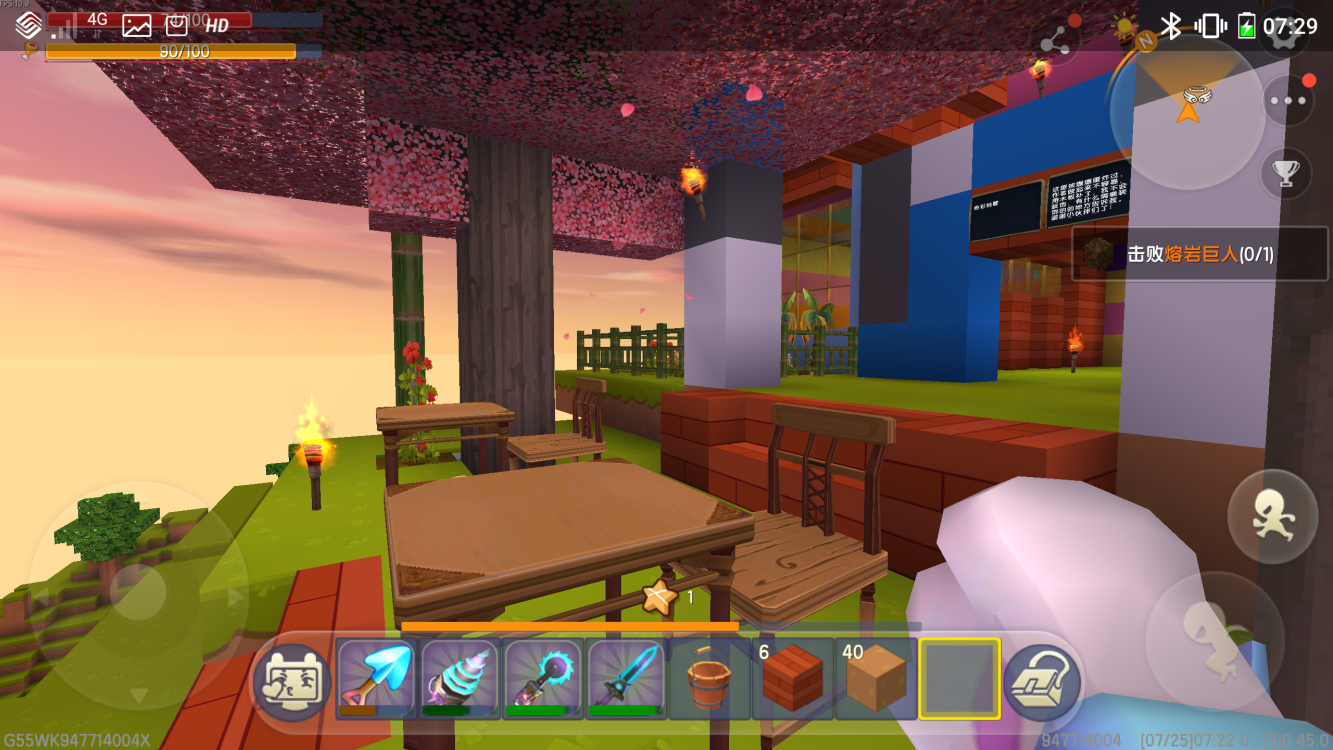Select the blue sword hotbar slot

627,679
